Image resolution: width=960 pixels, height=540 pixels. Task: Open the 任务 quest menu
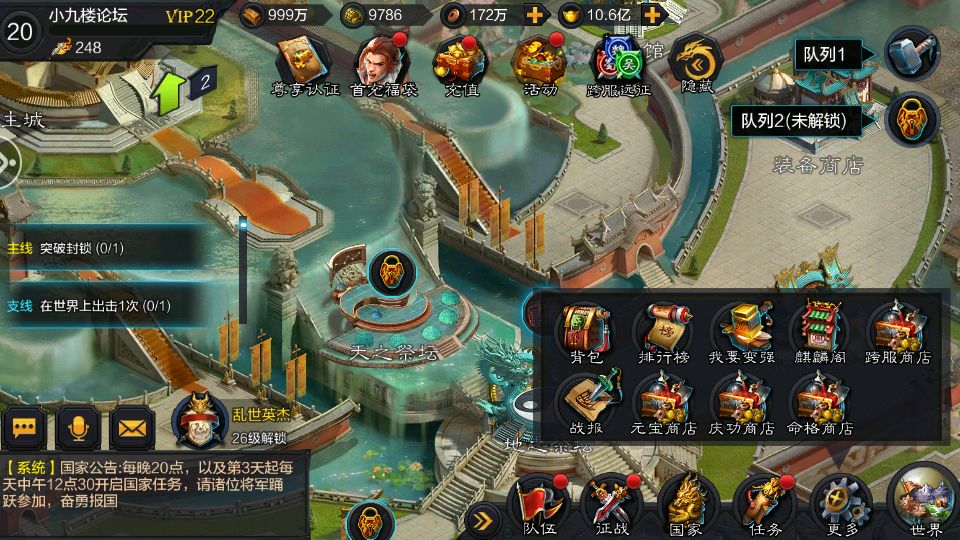(x=764, y=503)
